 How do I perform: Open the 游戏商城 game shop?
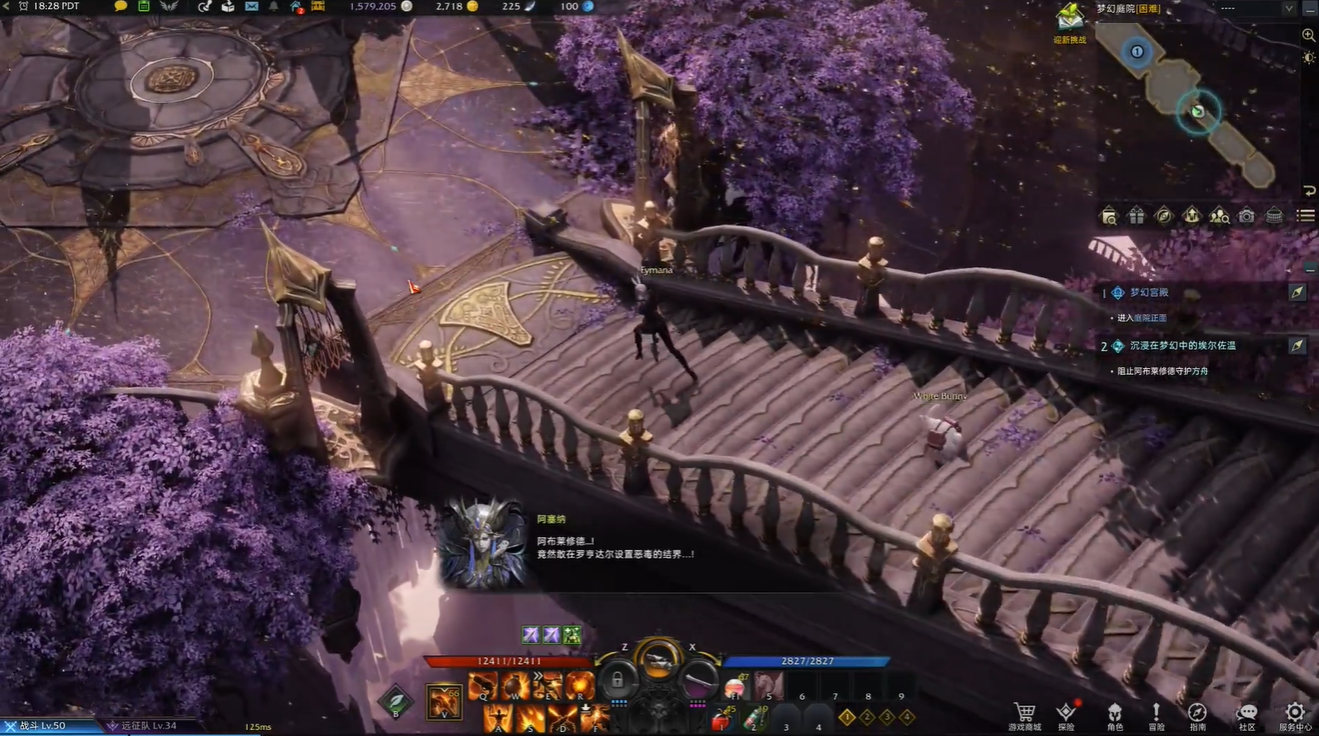tap(1024, 715)
